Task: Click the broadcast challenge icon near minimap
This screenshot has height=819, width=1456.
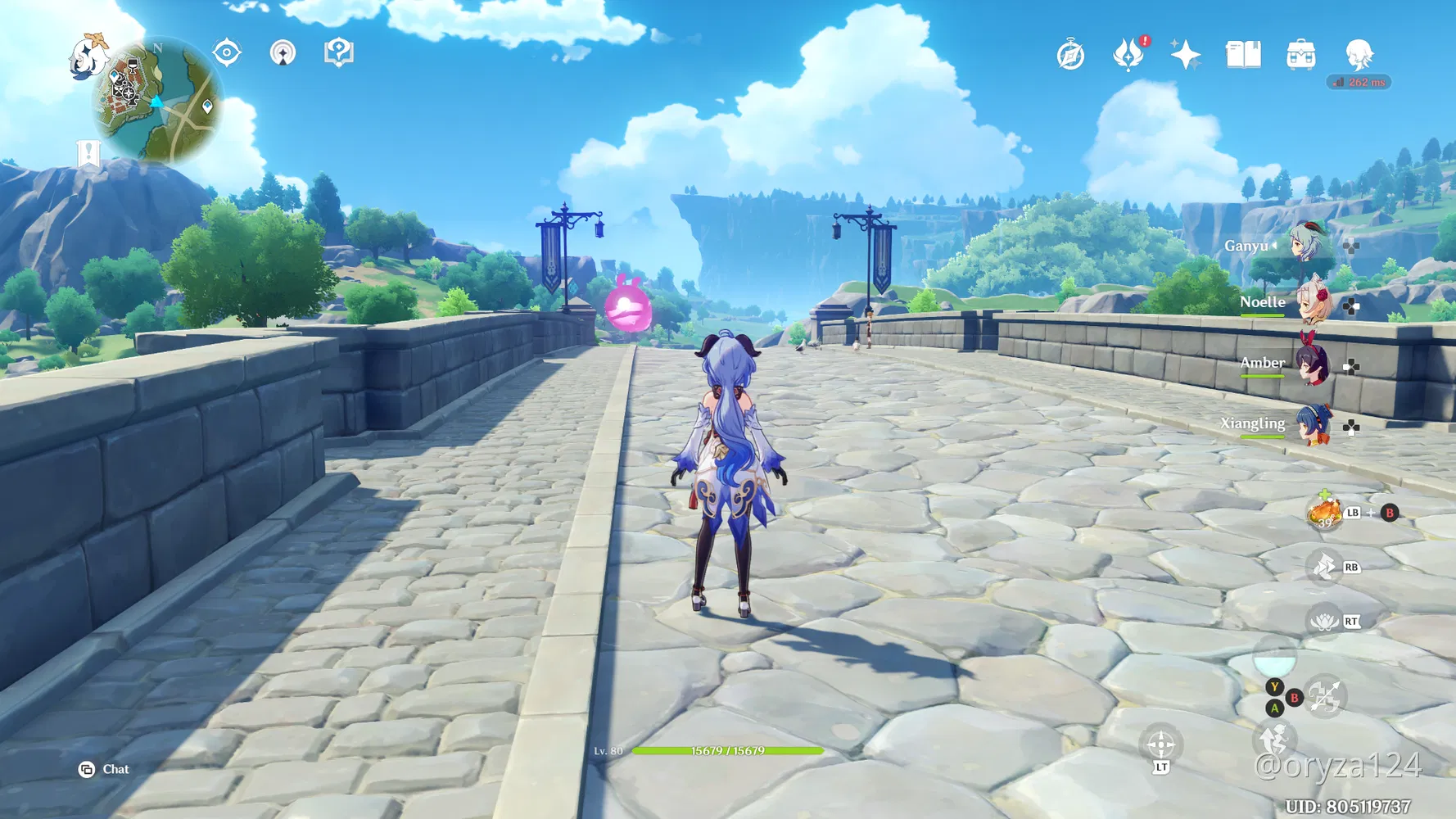Action: 282,52
